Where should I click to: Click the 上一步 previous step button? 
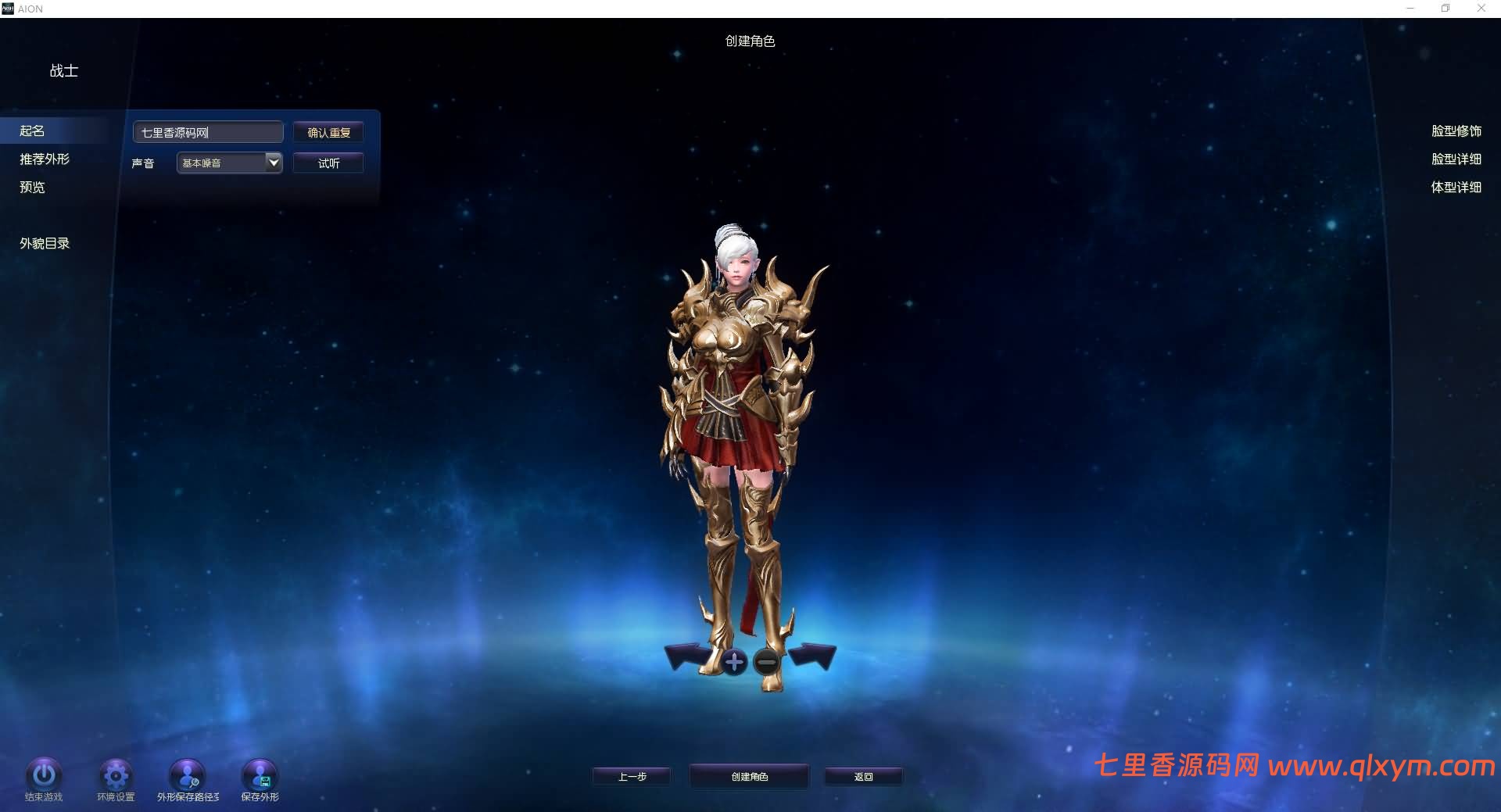[631, 775]
